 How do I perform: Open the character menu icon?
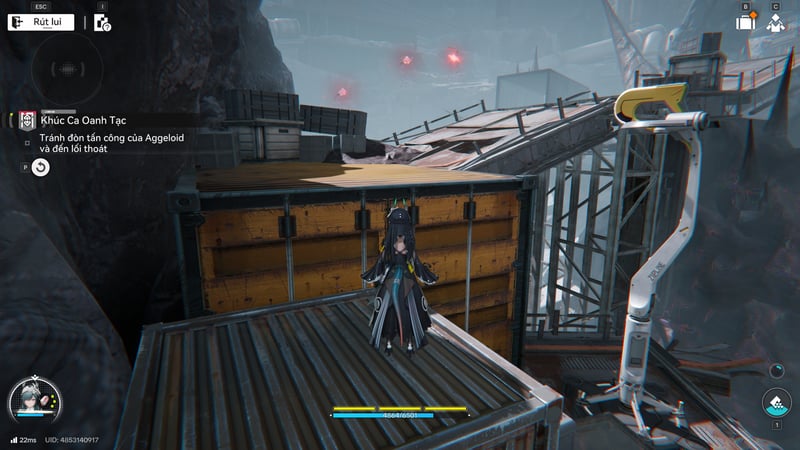tap(776, 22)
